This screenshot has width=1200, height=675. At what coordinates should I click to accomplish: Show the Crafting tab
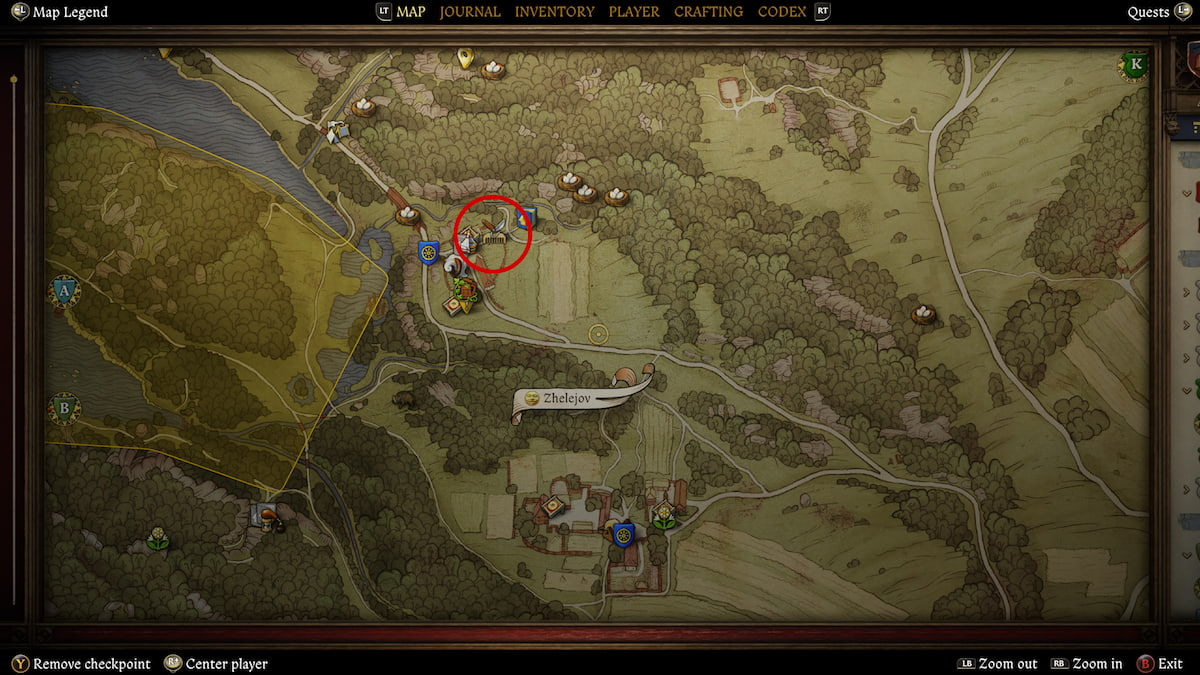point(708,12)
